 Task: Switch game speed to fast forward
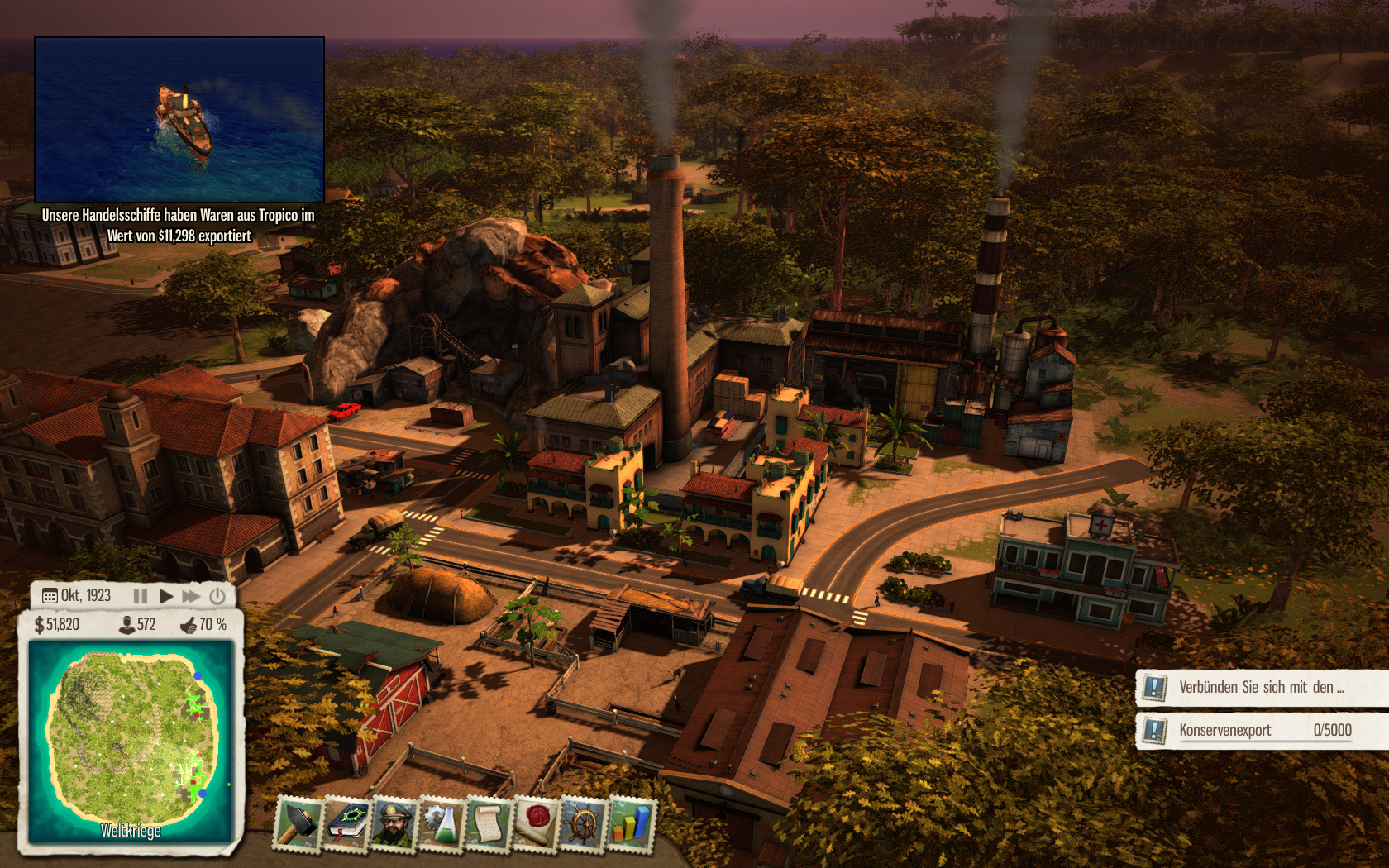pyautogui.click(x=191, y=596)
